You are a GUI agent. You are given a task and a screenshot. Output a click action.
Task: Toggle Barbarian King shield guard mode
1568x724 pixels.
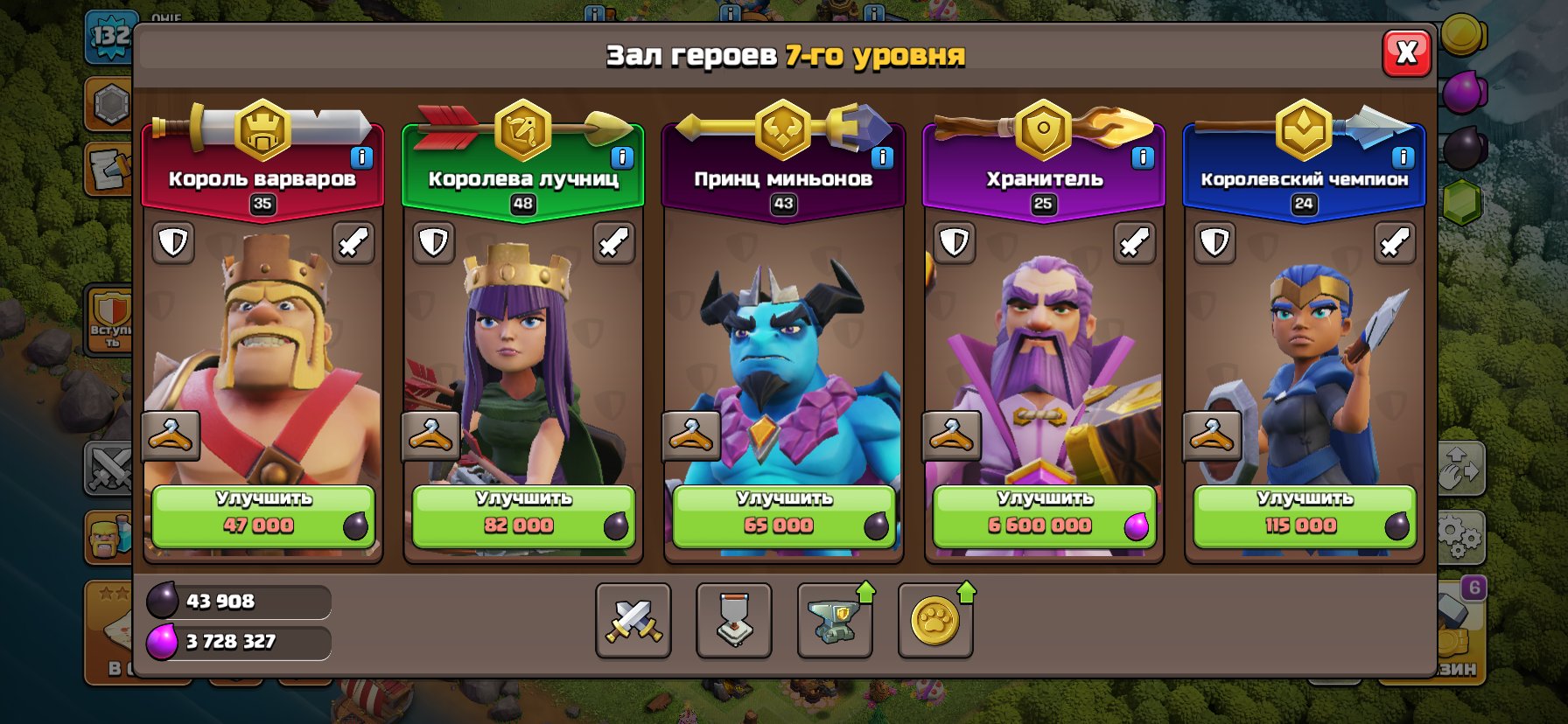click(173, 243)
